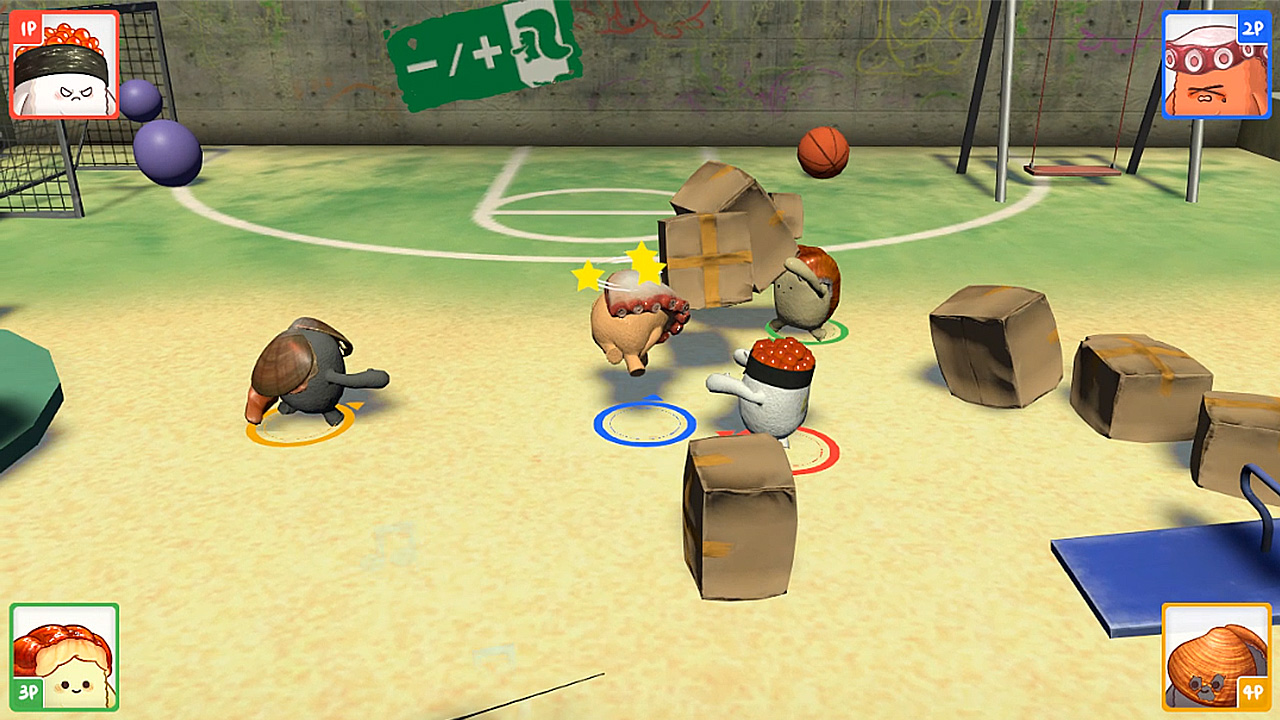
Task: Click the blue player ring marker
Action: tap(645, 423)
